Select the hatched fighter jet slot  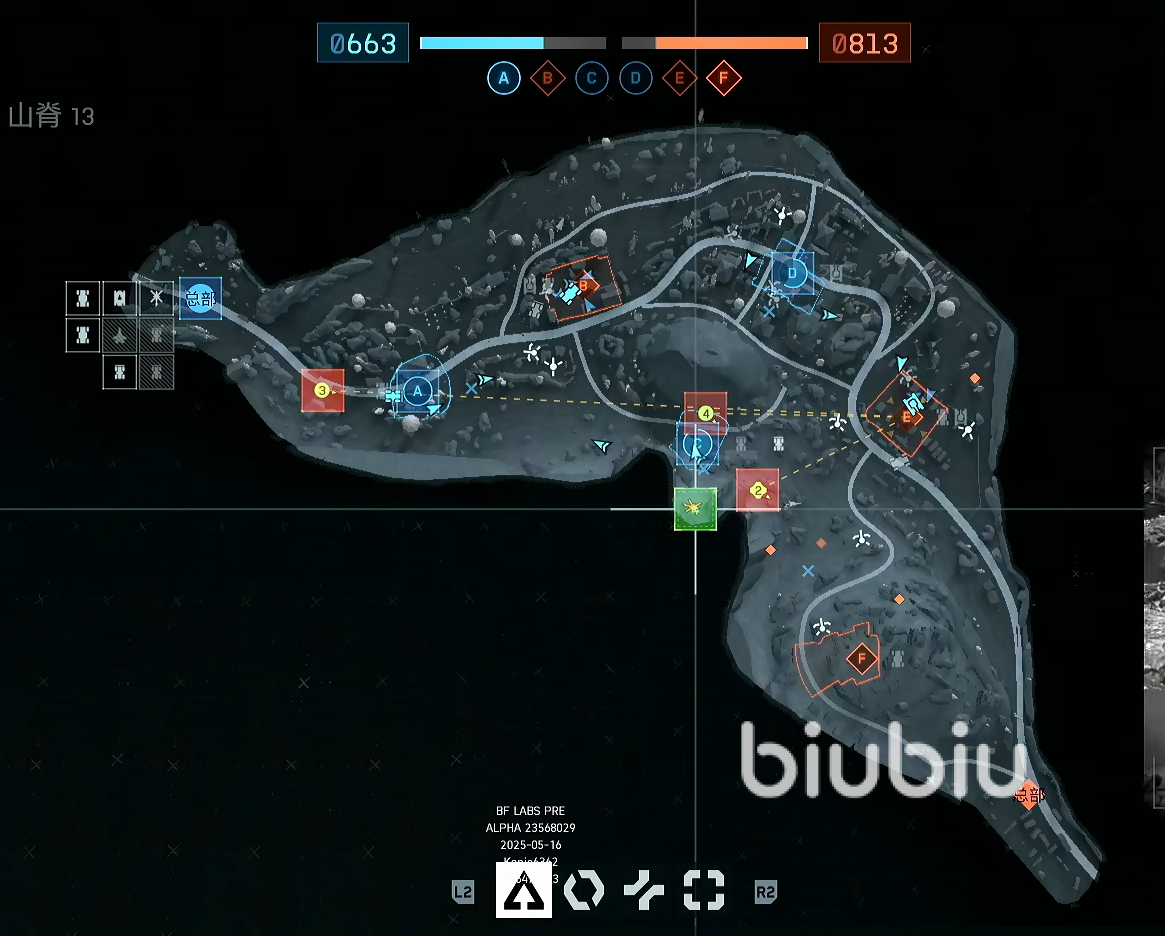tap(120, 335)
